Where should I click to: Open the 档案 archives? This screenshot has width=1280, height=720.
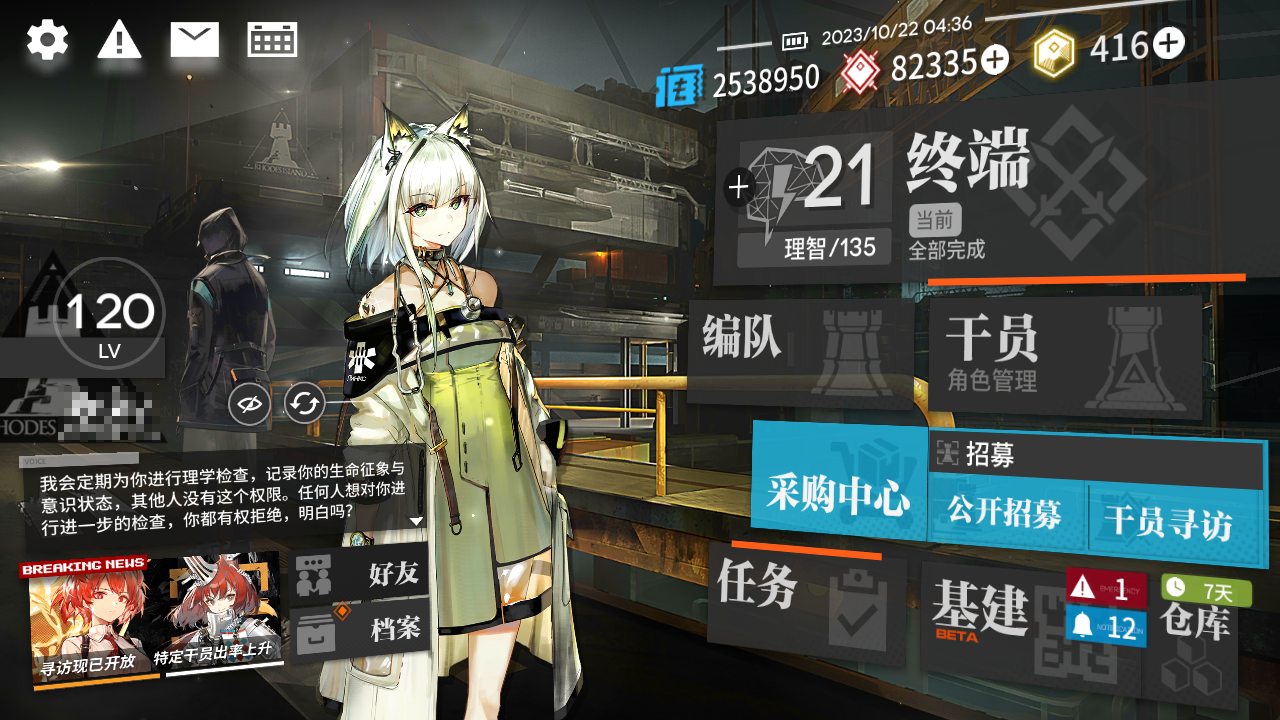(x=360, y=629)
